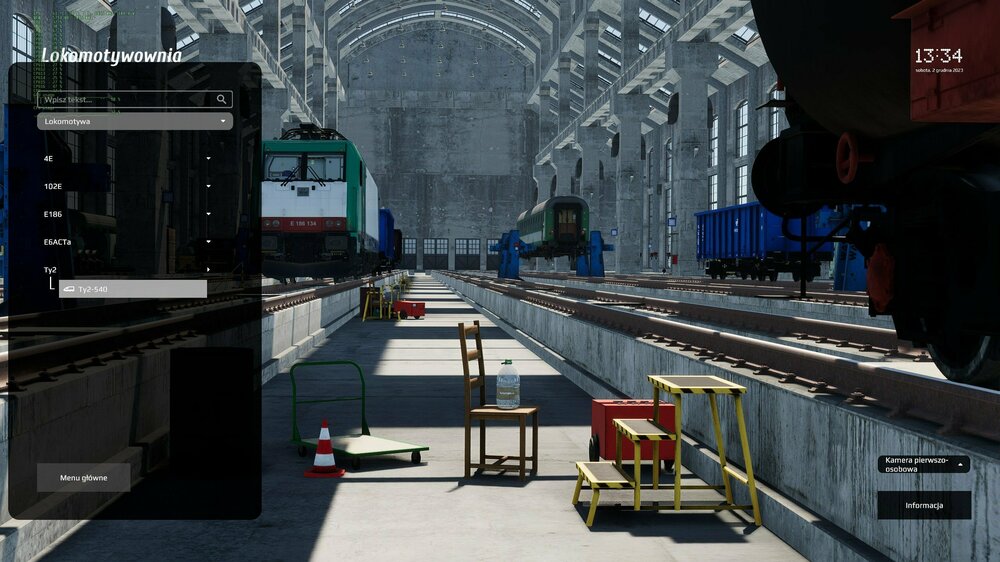Select the Ty2-540 locomotive variant
Screen dimensions: 1000x562
(133, 289)
